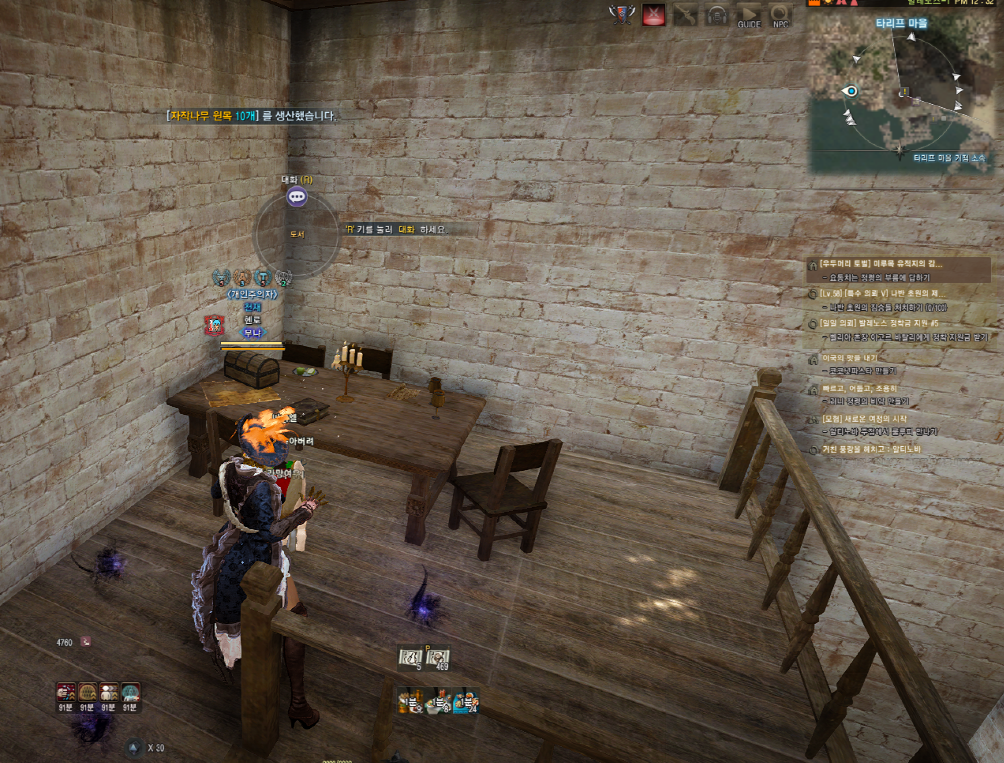Click the rifle hunting mode icon
1004x763 pixels.
[x=685, y=16]
